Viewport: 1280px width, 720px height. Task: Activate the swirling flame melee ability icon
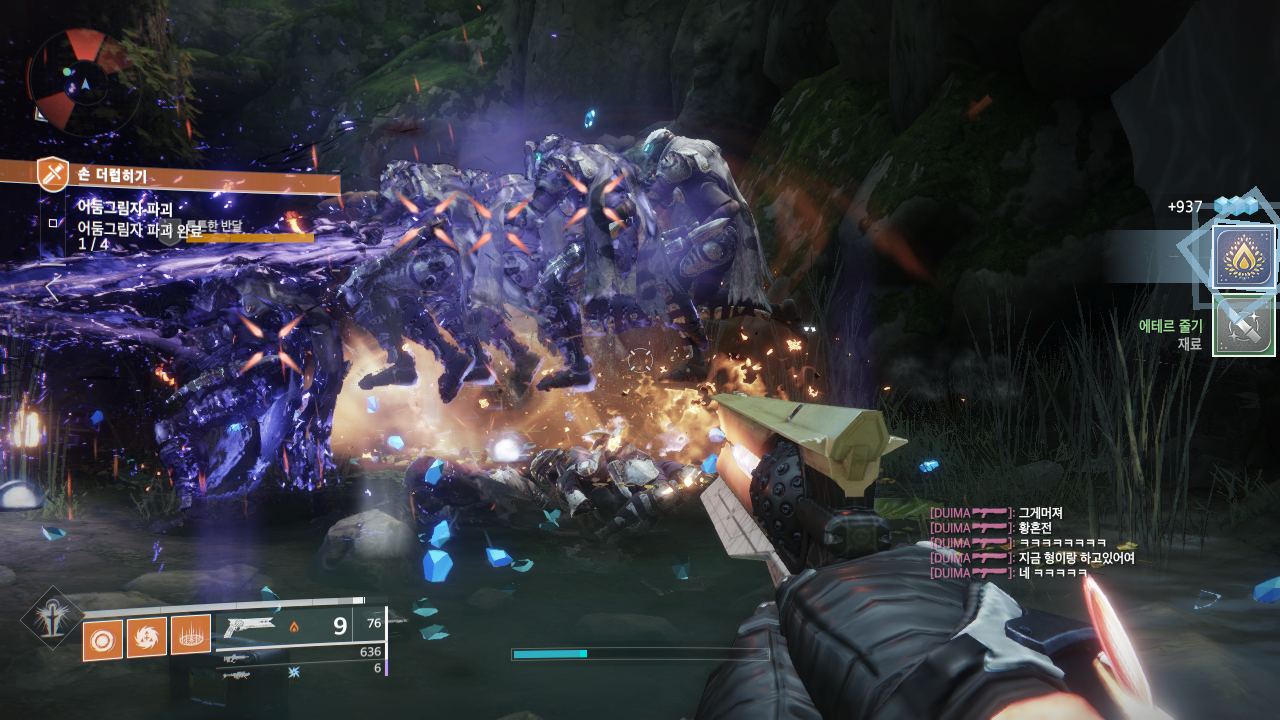coord(146,637)
